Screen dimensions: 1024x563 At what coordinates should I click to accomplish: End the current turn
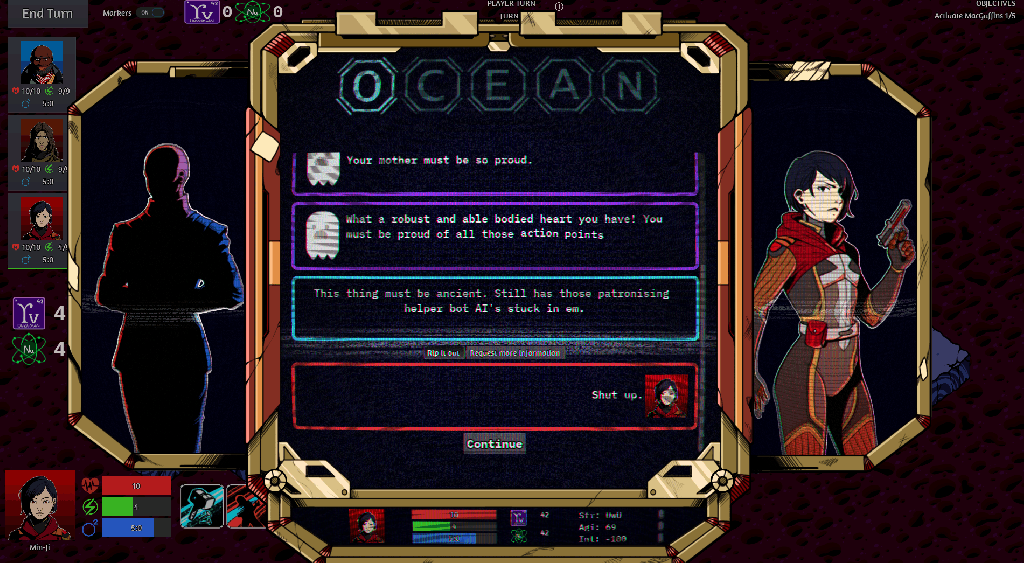pyautogui.click(x=46, y=13)
